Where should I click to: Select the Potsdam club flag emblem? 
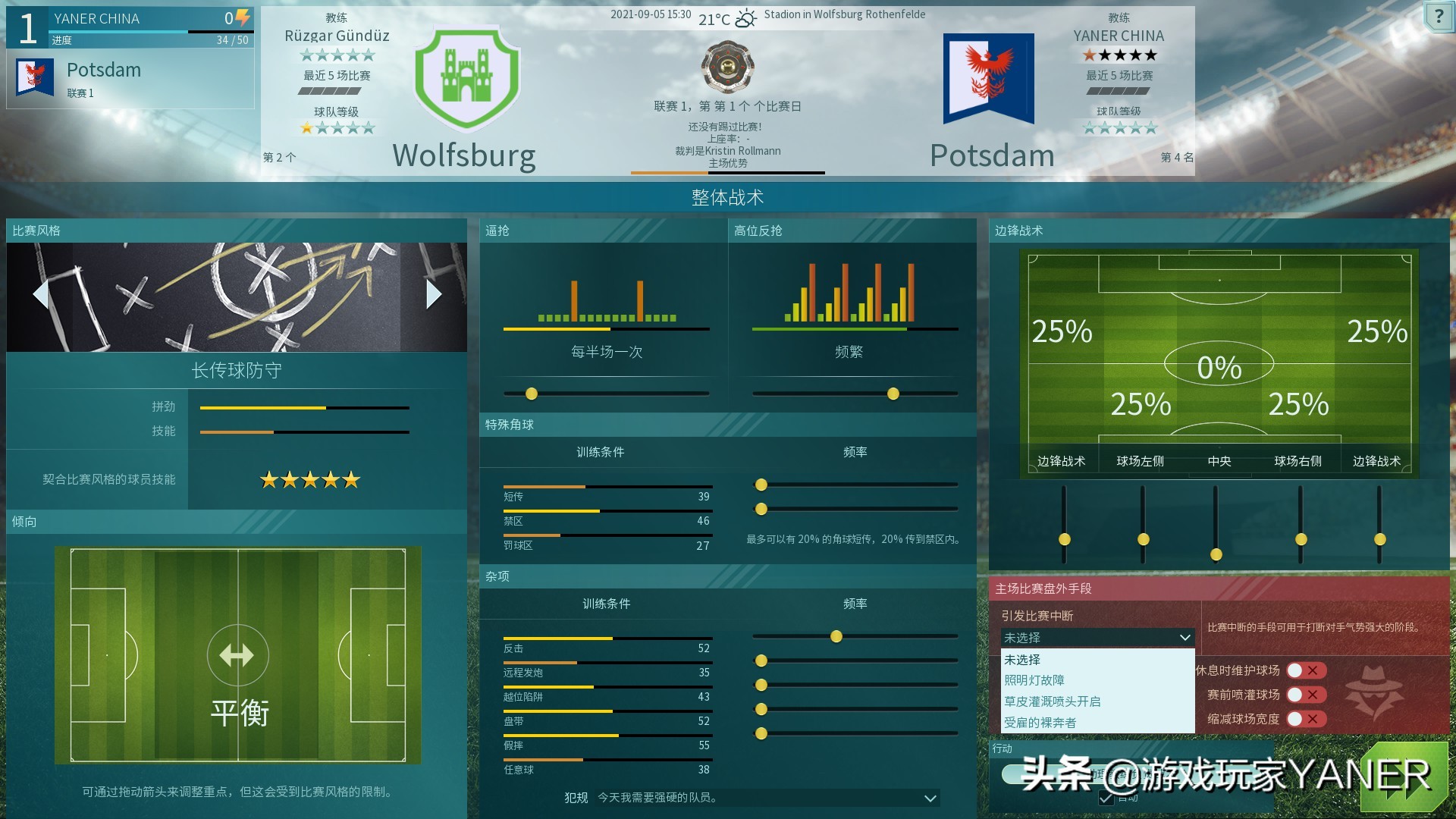(990, 79)
